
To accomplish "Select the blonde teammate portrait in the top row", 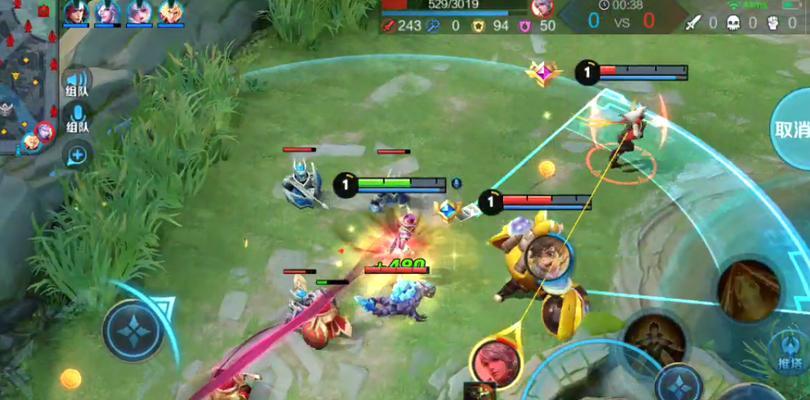I will [x=170, y=13].
